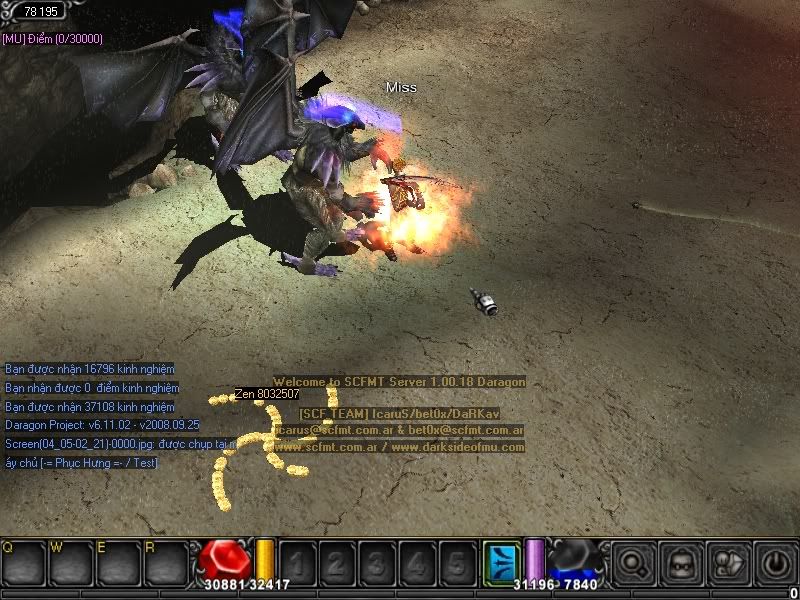
Task: Choose skill hotkey slot 3
Action: [376, 562]
